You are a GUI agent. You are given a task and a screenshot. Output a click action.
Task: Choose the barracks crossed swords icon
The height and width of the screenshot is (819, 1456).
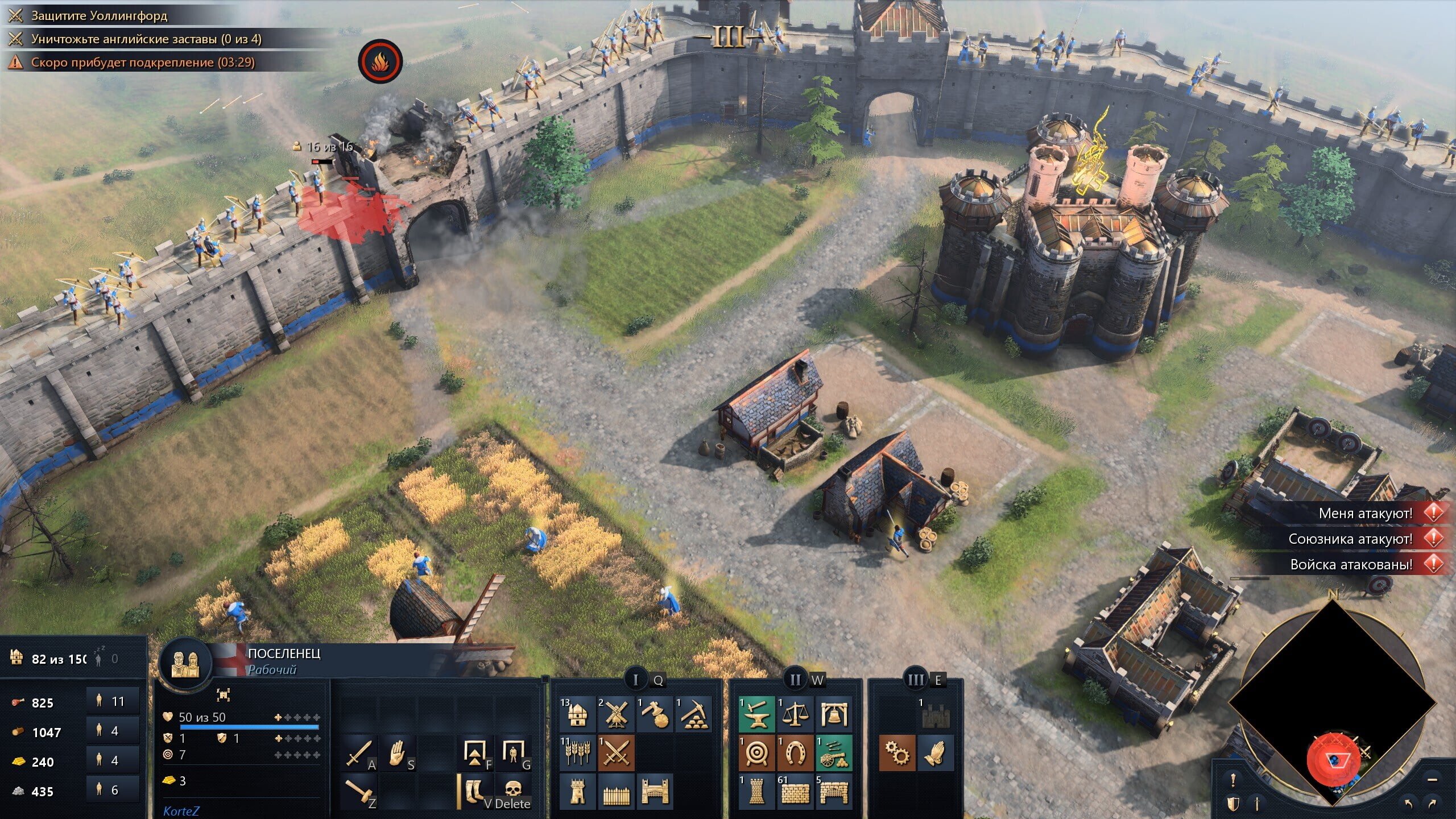pyautogui.click(x=616, y=753)
